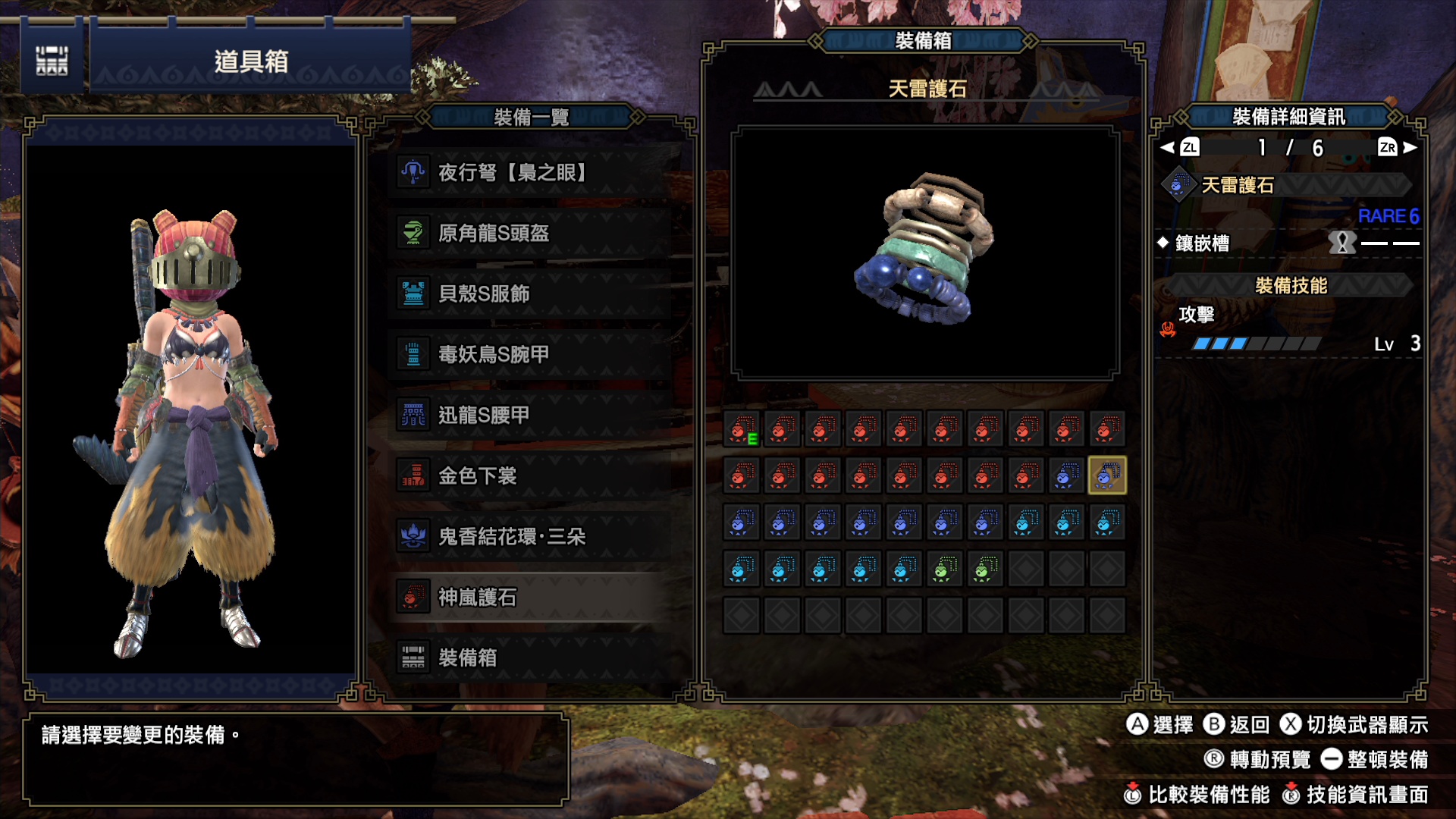Select 貝殼S服飾 chest armor entry

click(x=531, y=294)
